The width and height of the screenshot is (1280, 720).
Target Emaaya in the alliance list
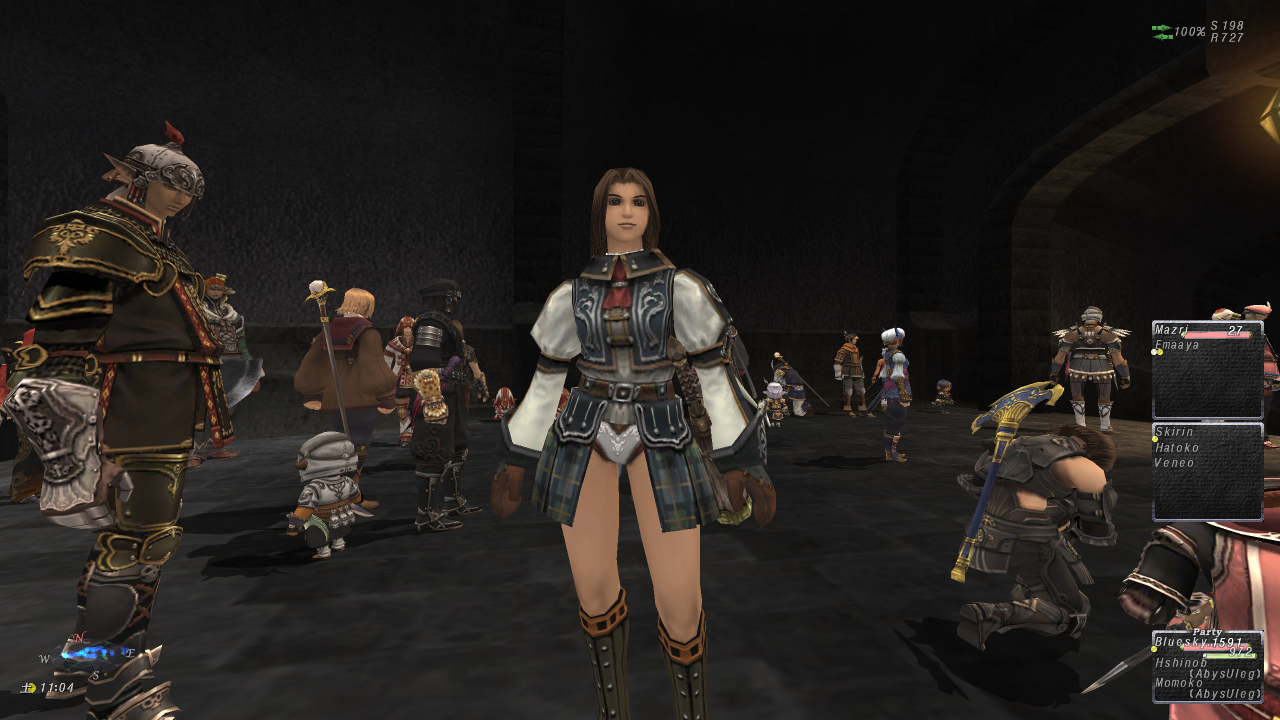click(x=1176, y=345)
